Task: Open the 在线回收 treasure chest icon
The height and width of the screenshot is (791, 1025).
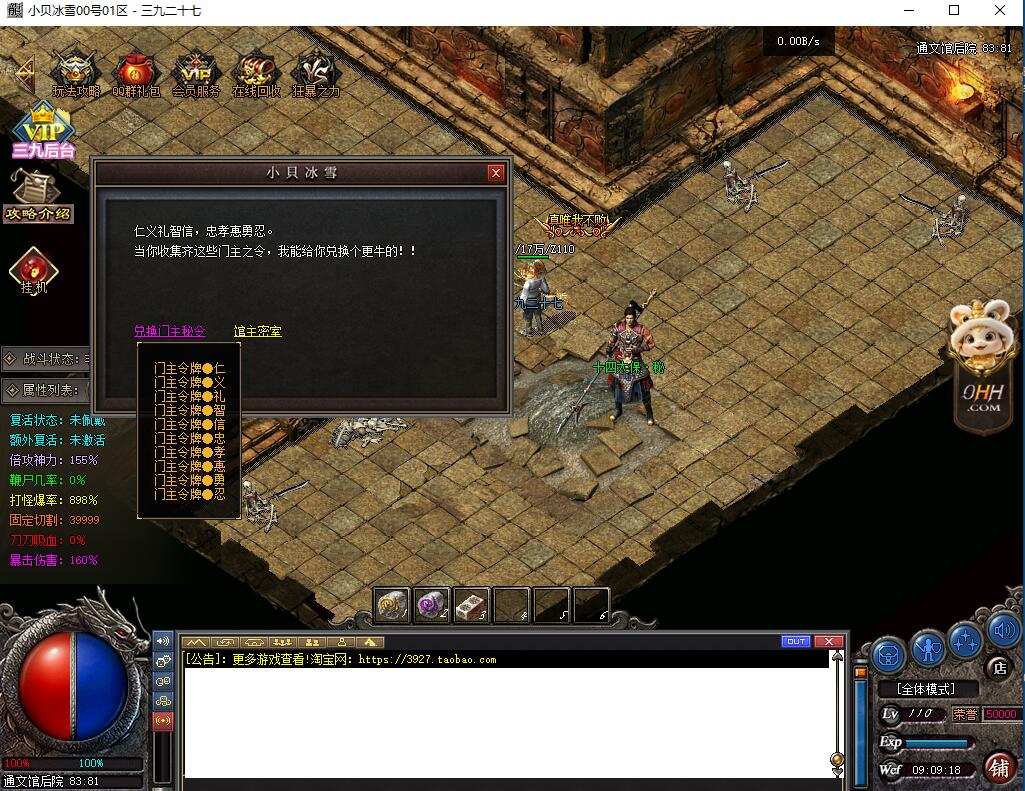Action: [256, 73]
